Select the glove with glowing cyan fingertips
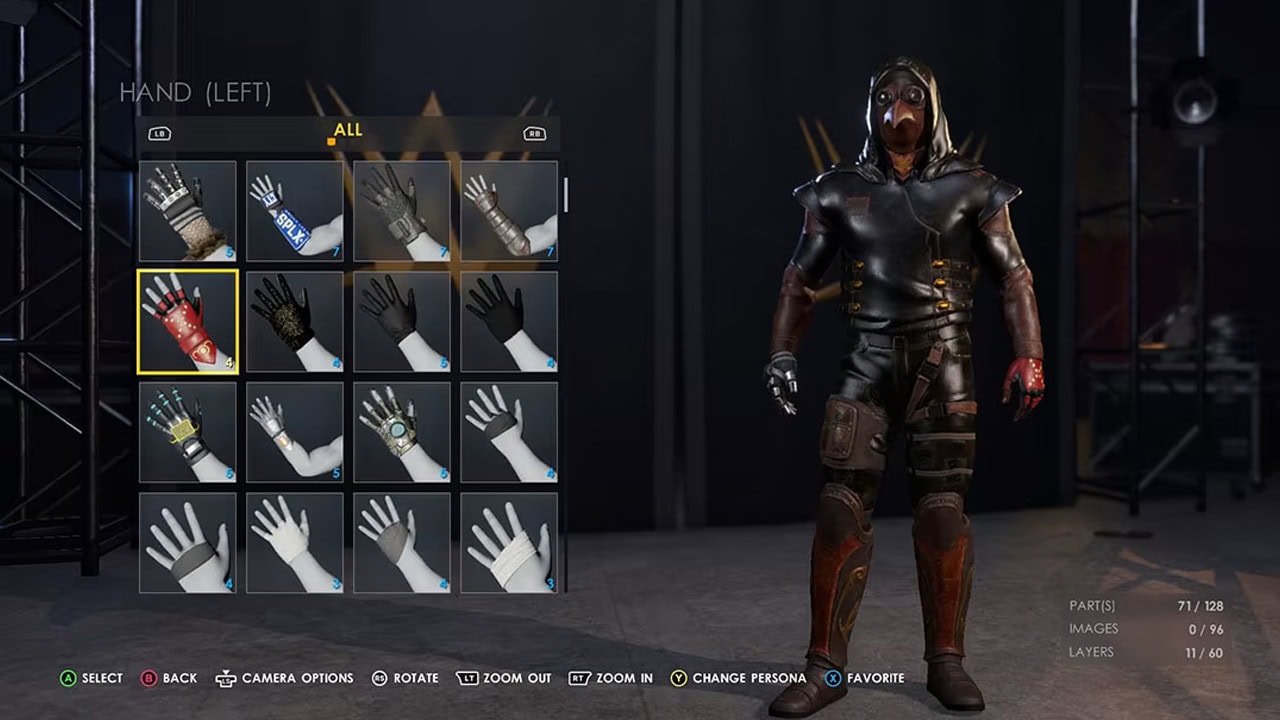1280x720 pixels. click(187, 432)
